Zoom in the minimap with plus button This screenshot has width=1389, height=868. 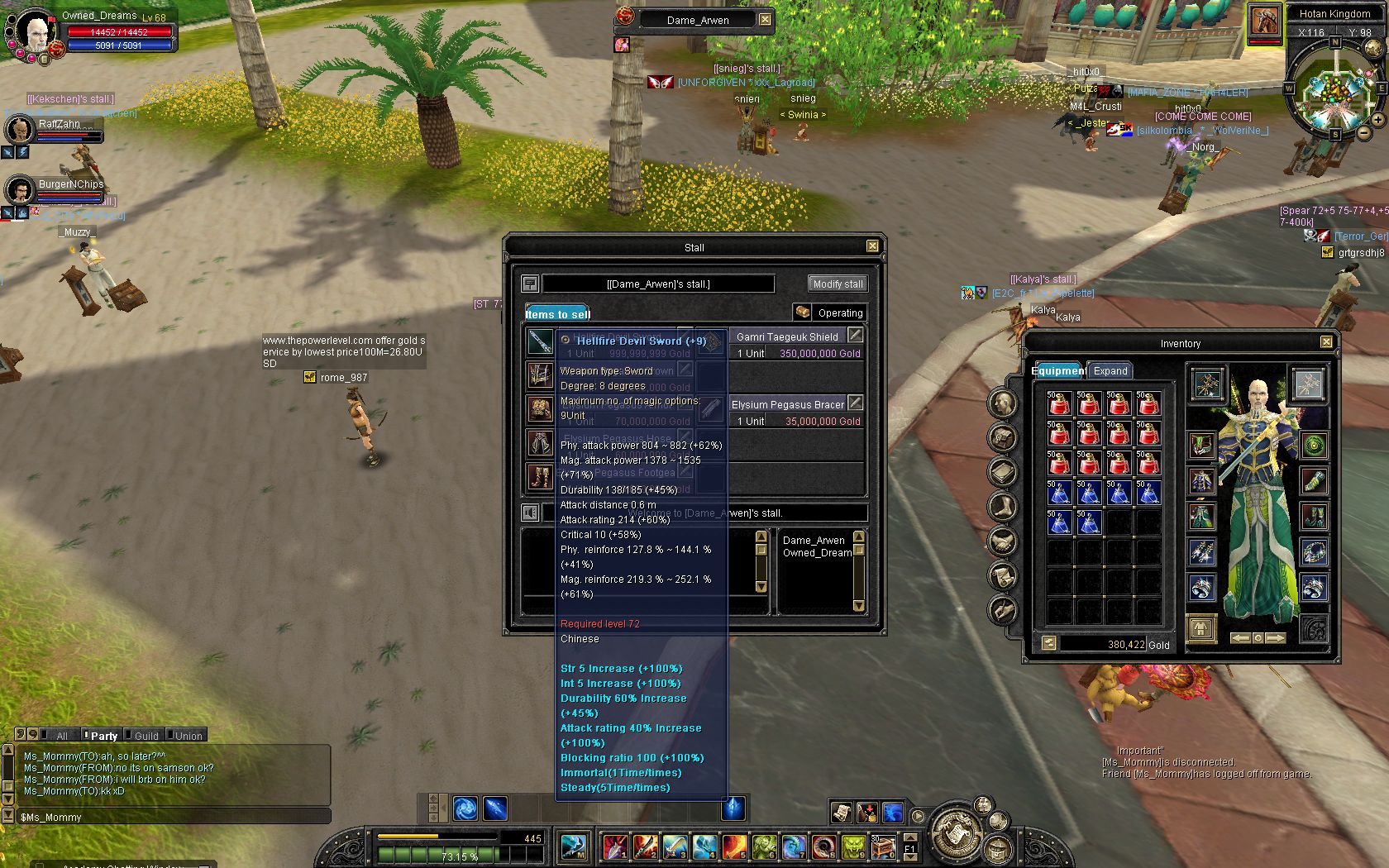pyautogui.click(x=1377, y=120)
